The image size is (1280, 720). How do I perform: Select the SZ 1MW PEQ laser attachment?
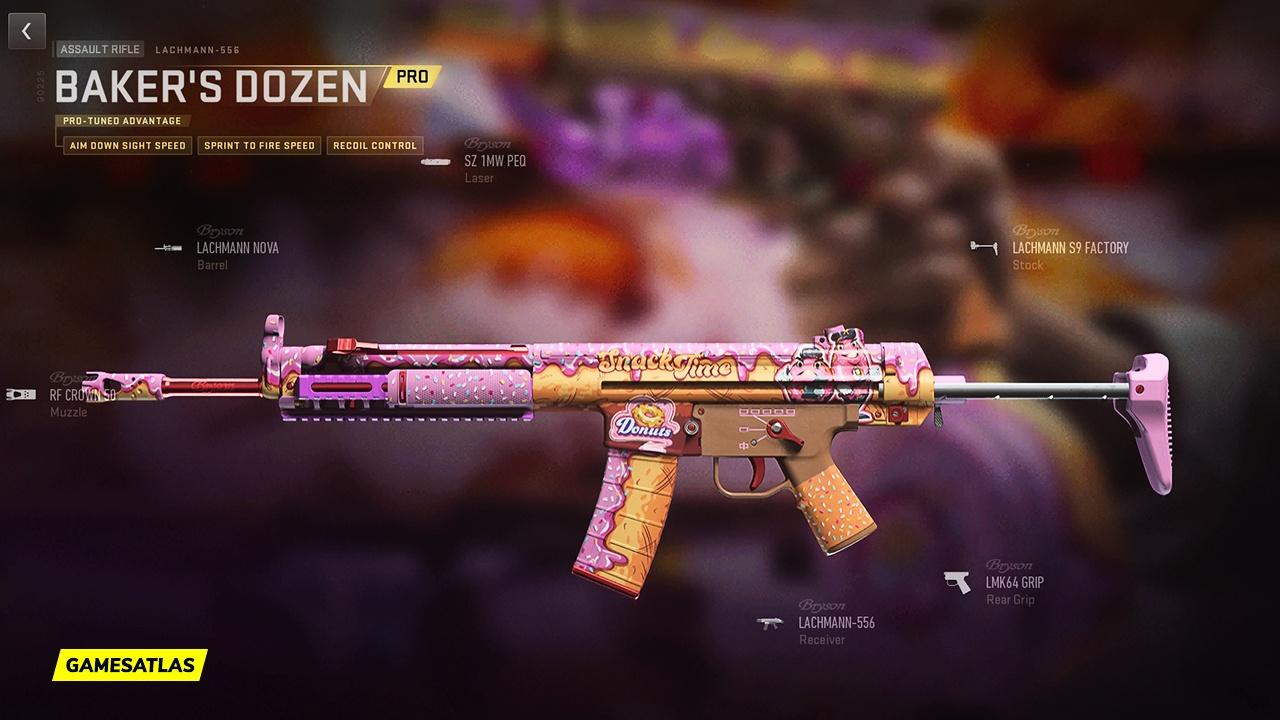pos(494,161)
